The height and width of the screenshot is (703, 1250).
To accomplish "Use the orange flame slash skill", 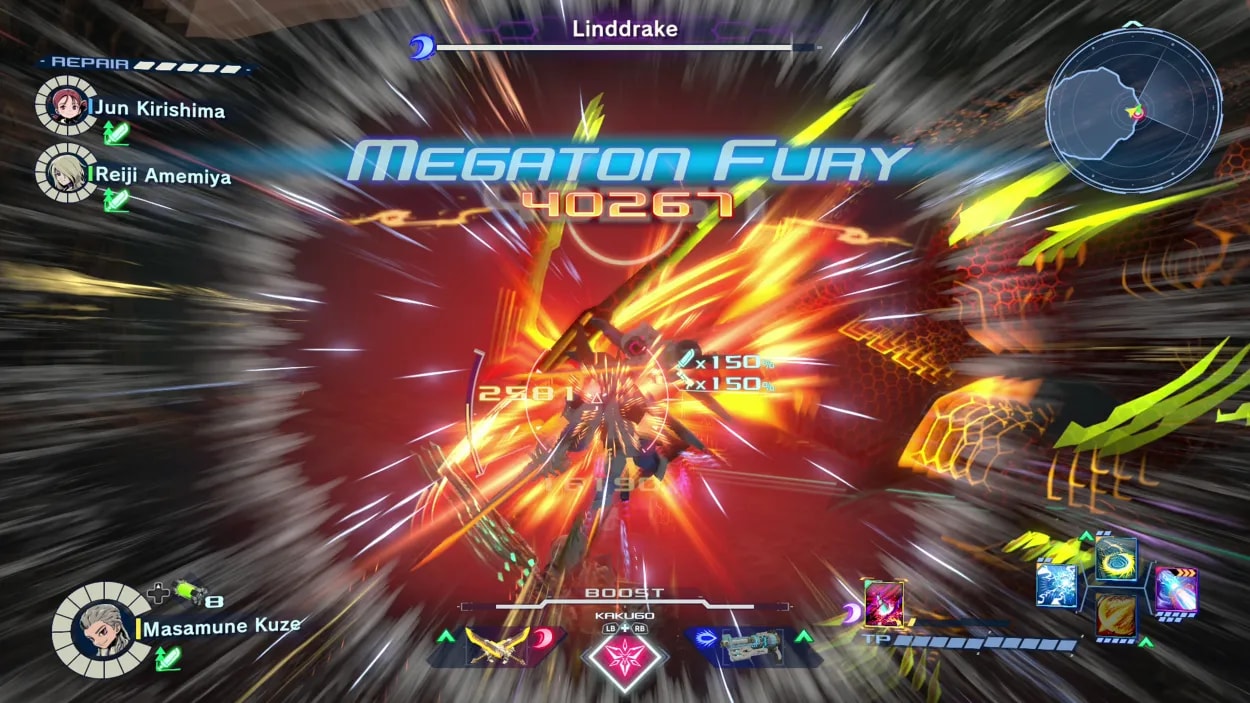I will [x=1114, y=614].
